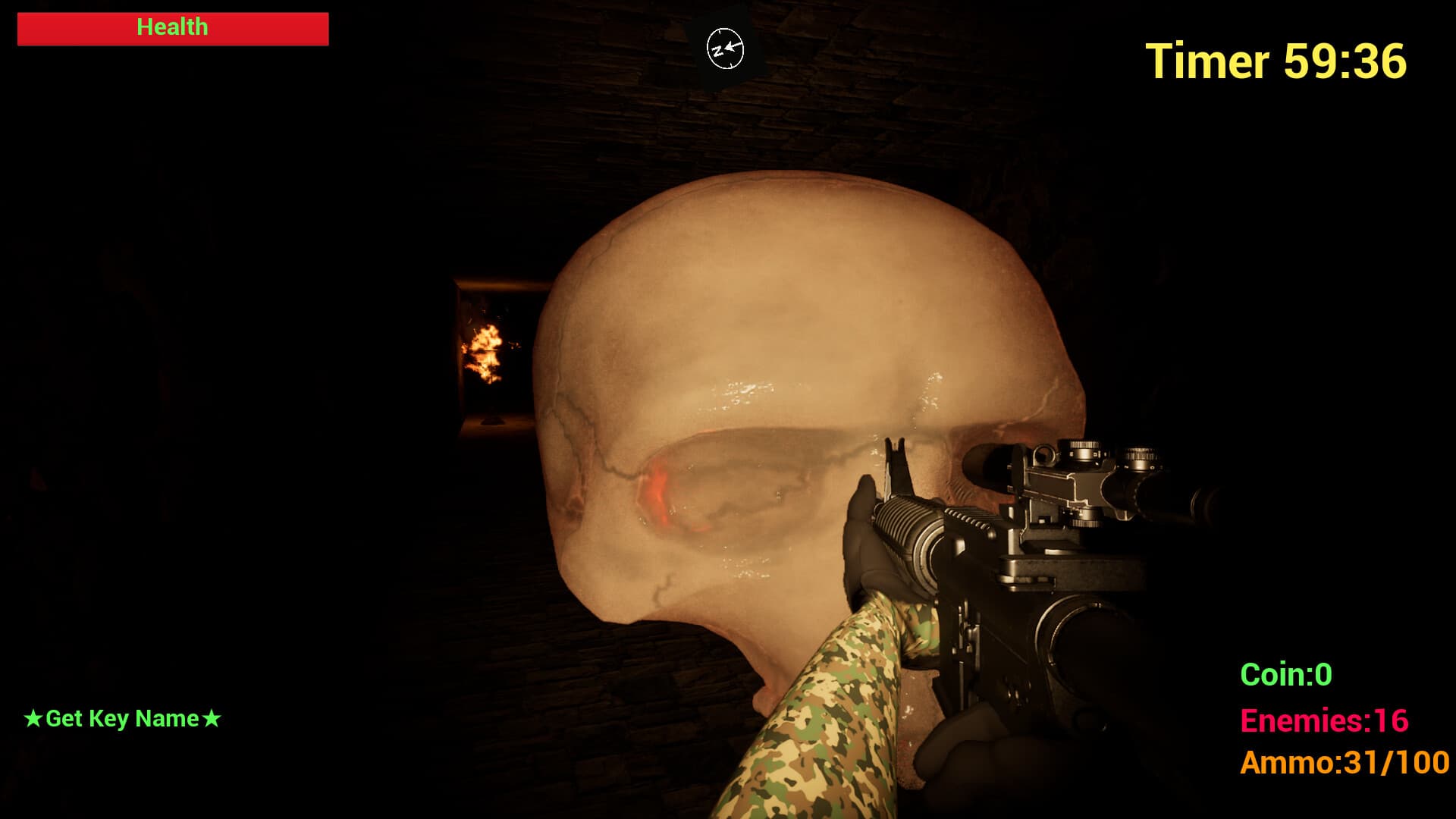This screenshot has width=1456, height=819.
Task: Click the compass navigation icon at top center
Action: coord(724,48)
